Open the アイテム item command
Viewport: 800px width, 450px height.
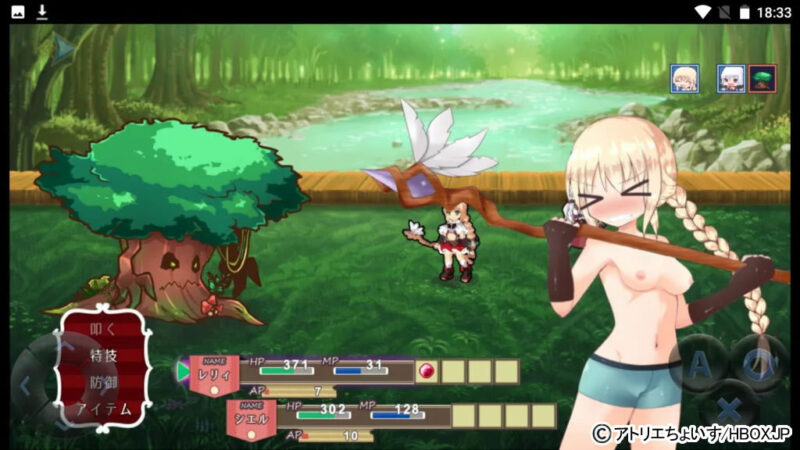(104, 409)
